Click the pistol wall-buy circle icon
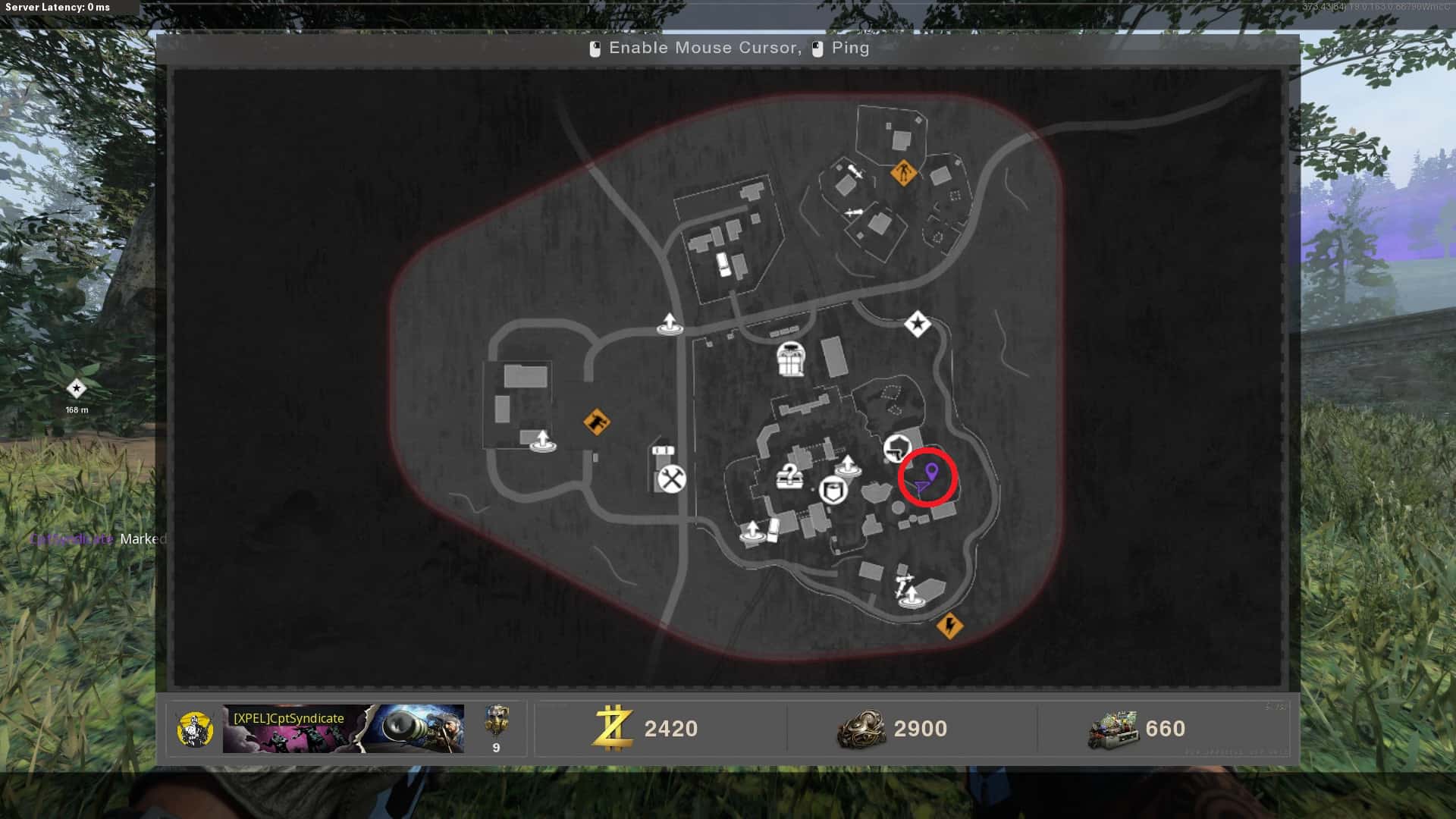Viewport: 1456px width, 819px height. point(897,447)
